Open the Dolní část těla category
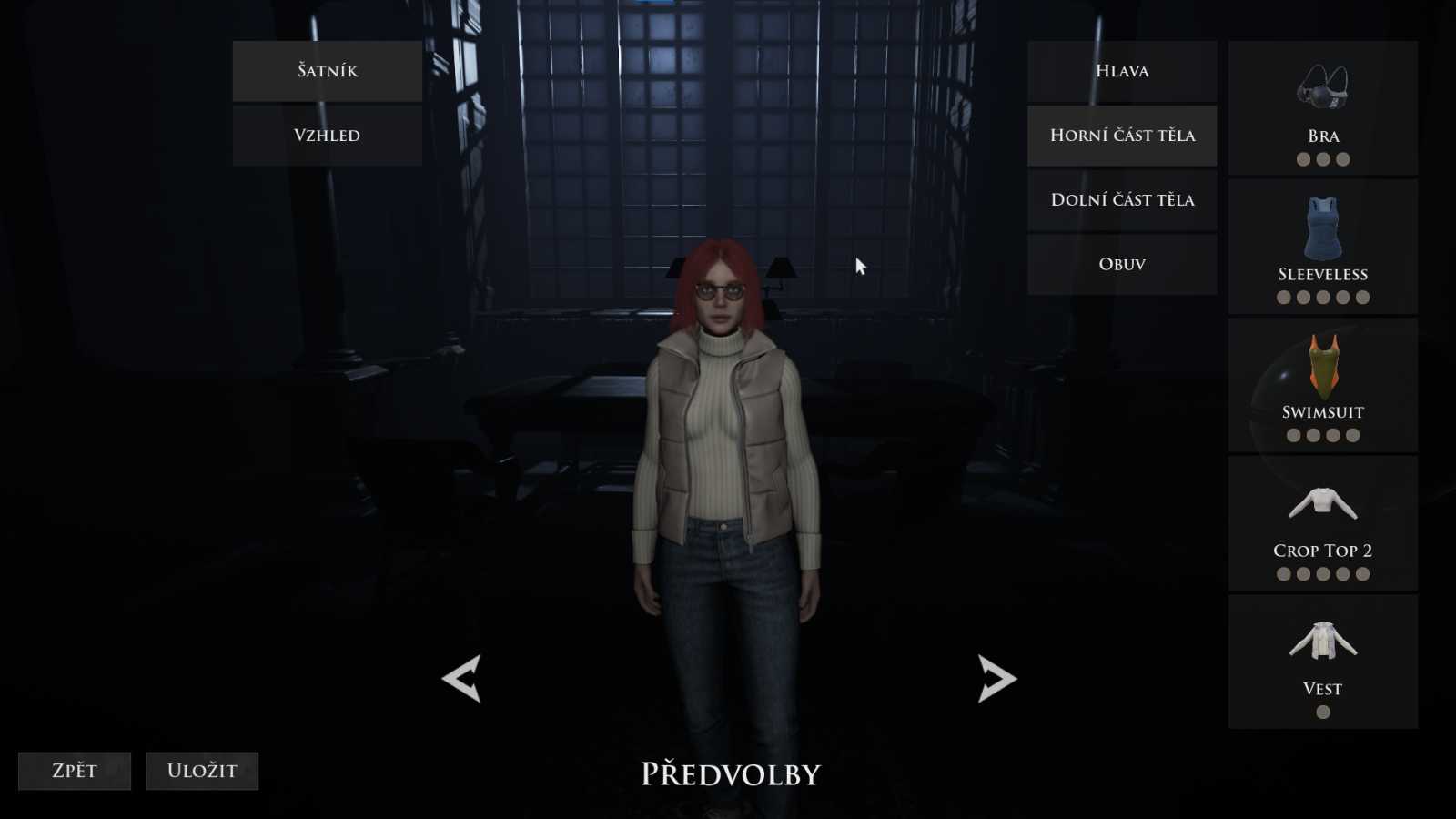 tap(1121, 200)
